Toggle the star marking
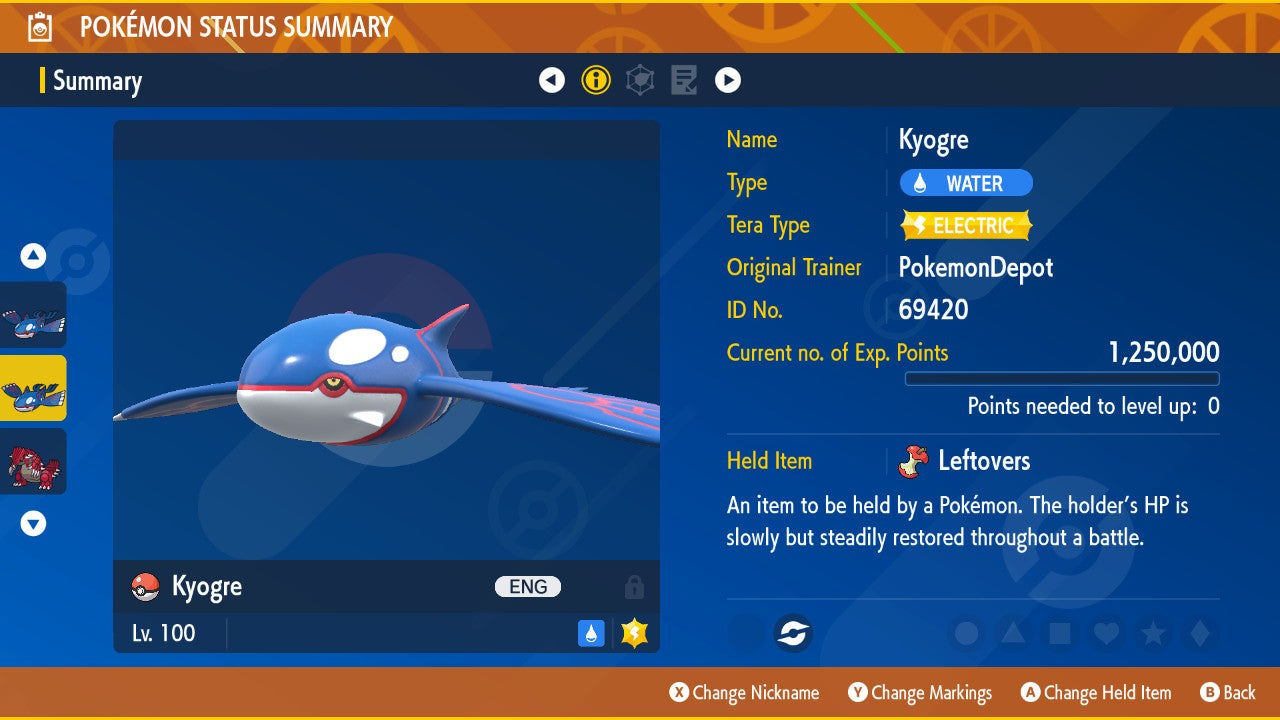1280x720 pixels. pyautogui.click(x=1153, y=633)
